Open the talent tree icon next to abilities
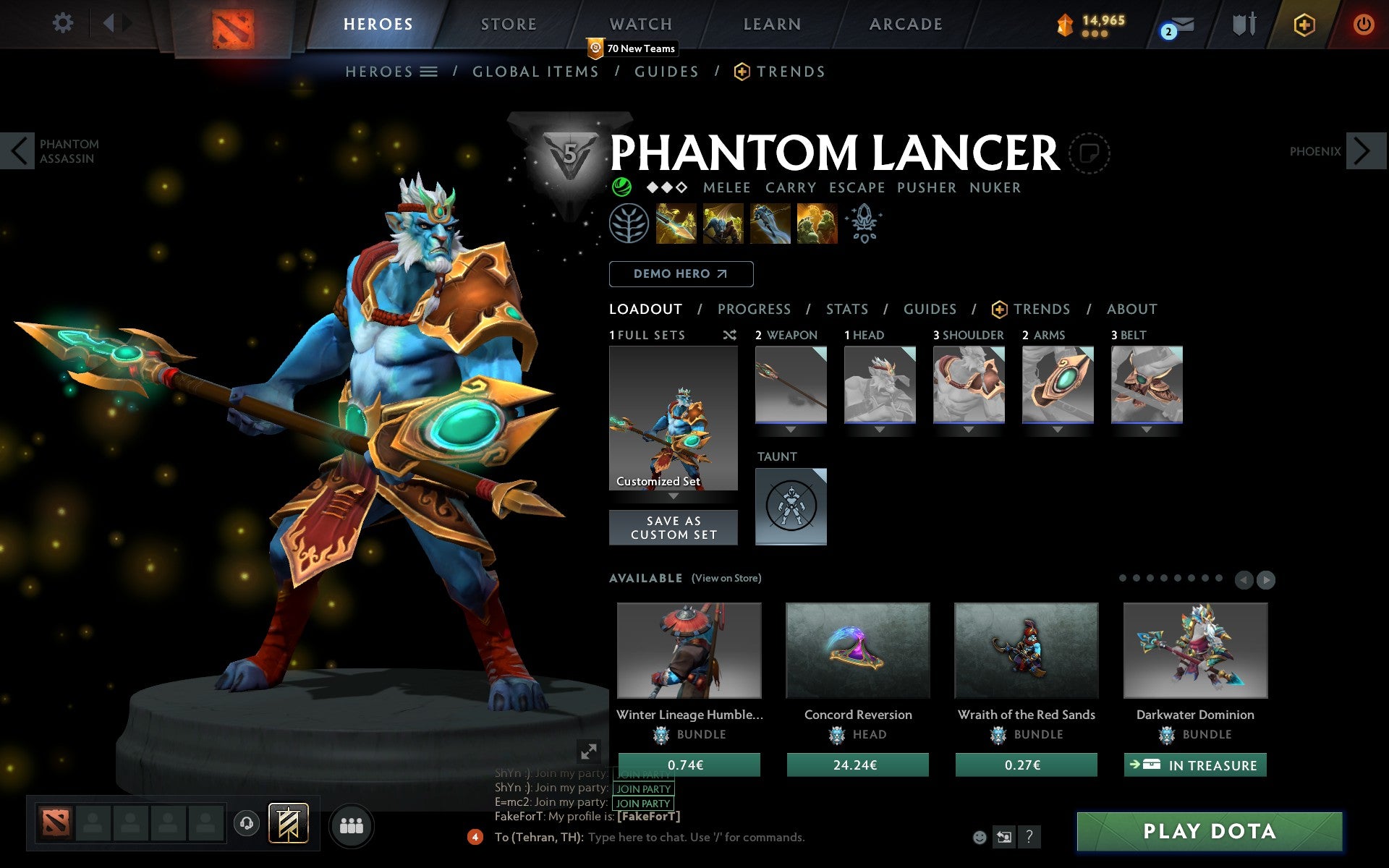Image resolution: width=1389 pixels, height=868 pixels. 629,224
